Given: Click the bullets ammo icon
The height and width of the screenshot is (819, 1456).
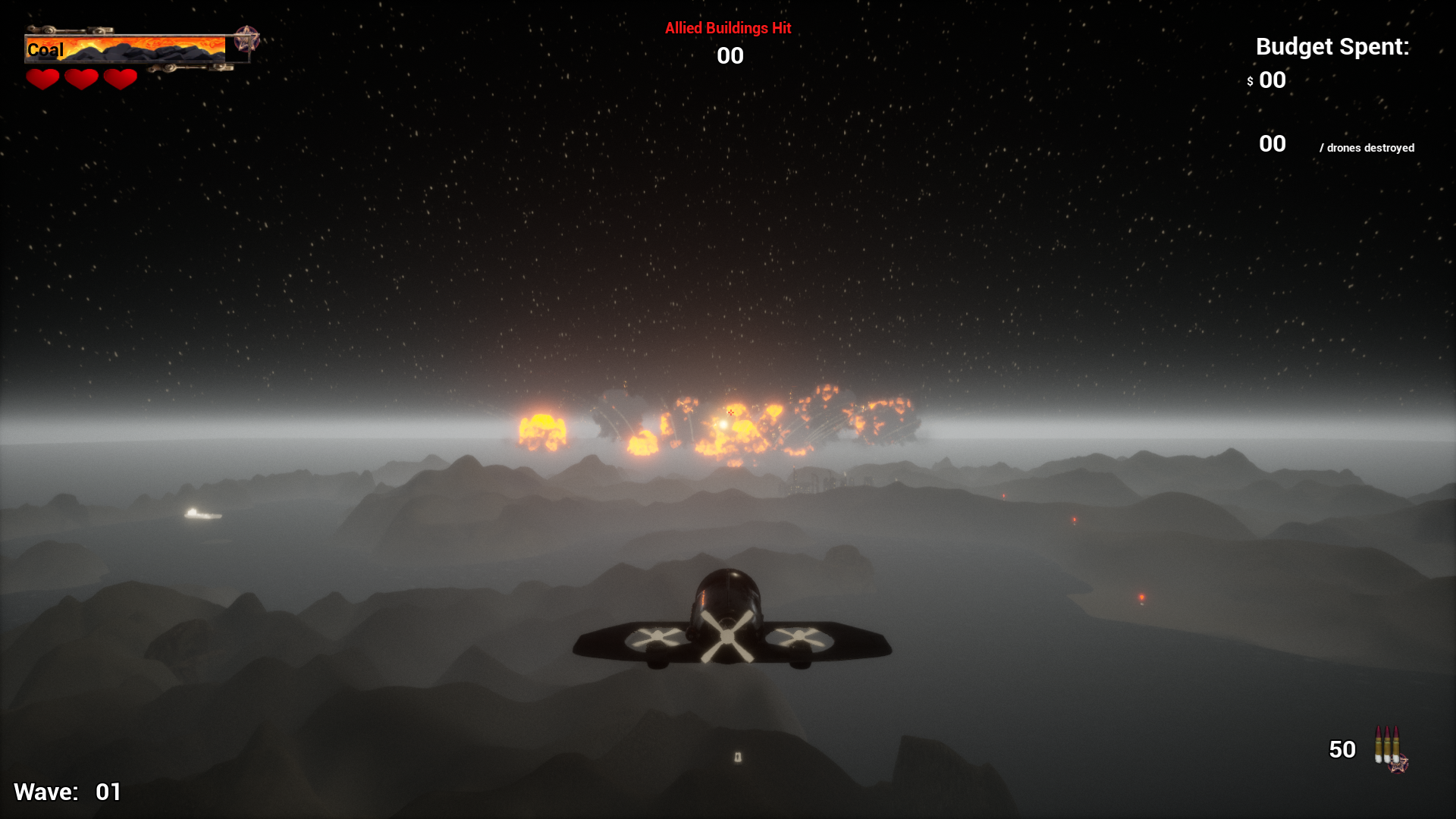Looking at the screenshot, I should (x=1388, y=747).
